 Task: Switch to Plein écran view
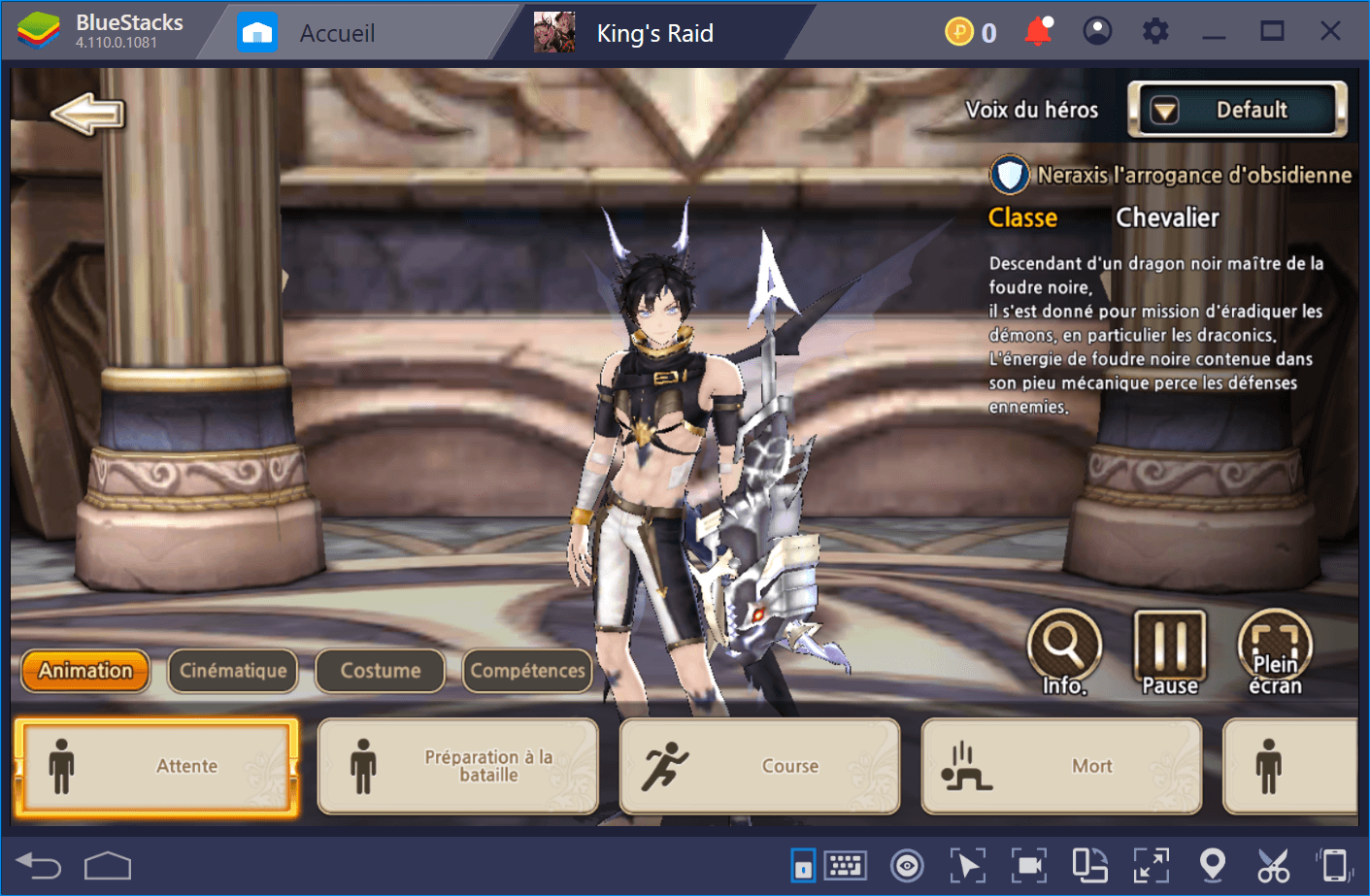click(1275, 650)
